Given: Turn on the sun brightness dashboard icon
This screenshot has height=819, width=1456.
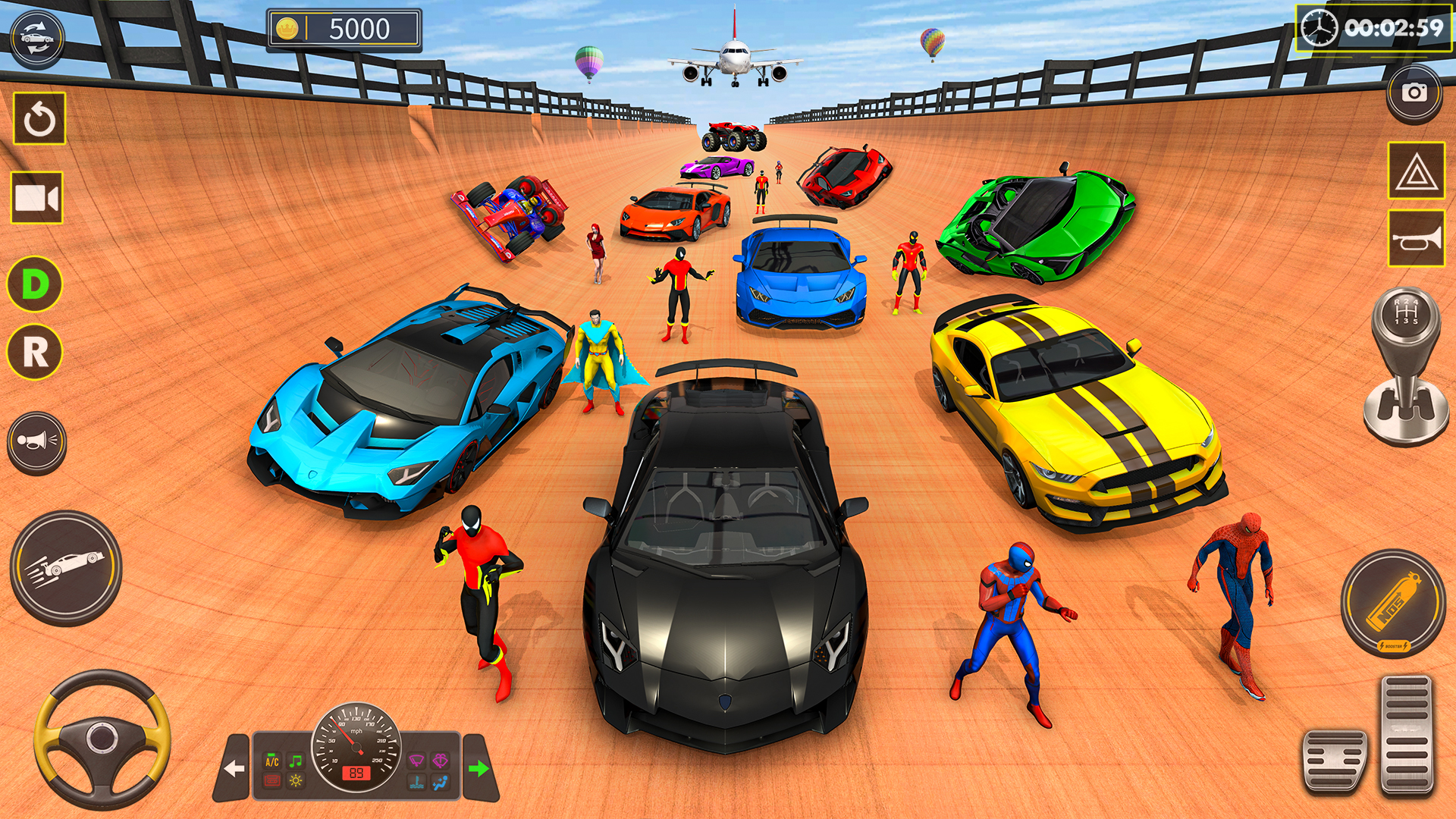Looking at the screenshot, I should click(x=295, y=782).
